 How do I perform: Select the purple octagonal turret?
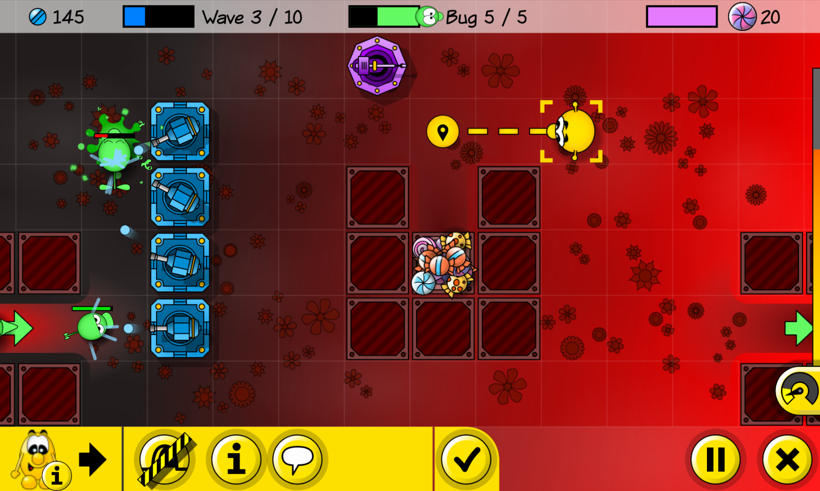coord(376,66)
